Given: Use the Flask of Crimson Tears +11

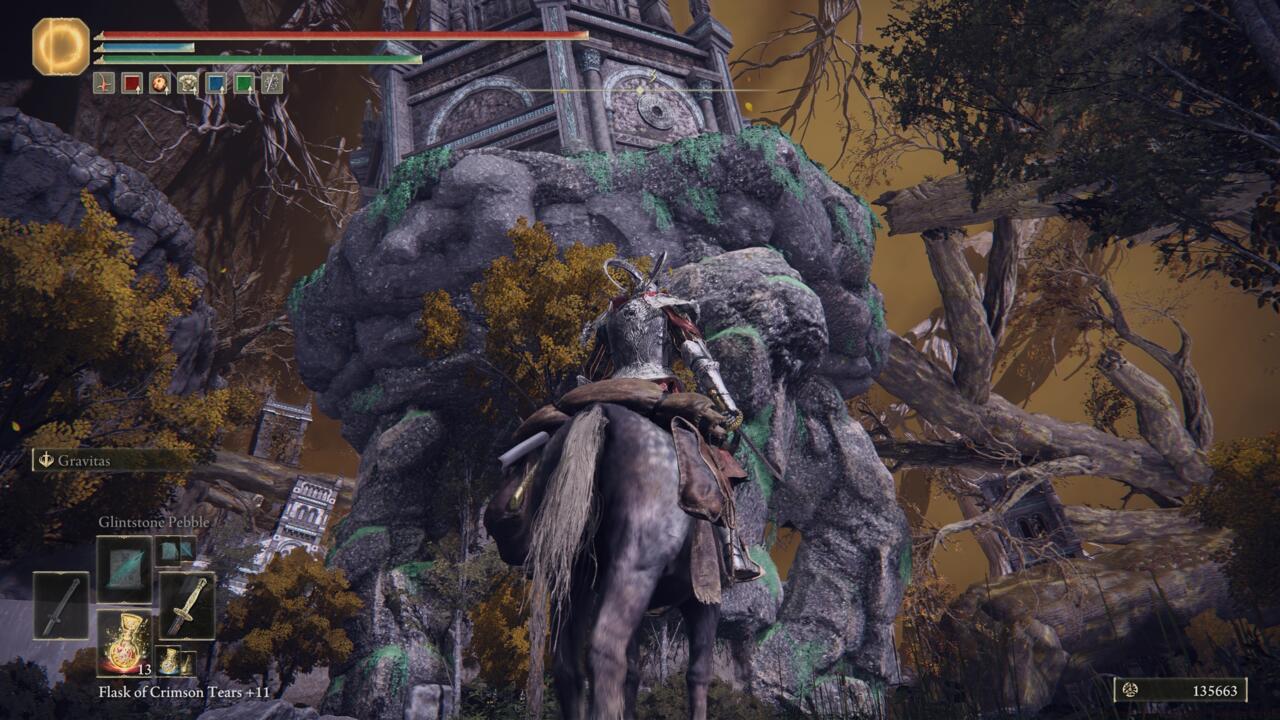Looking at the screenshot, I should click(x=124, y=642).
